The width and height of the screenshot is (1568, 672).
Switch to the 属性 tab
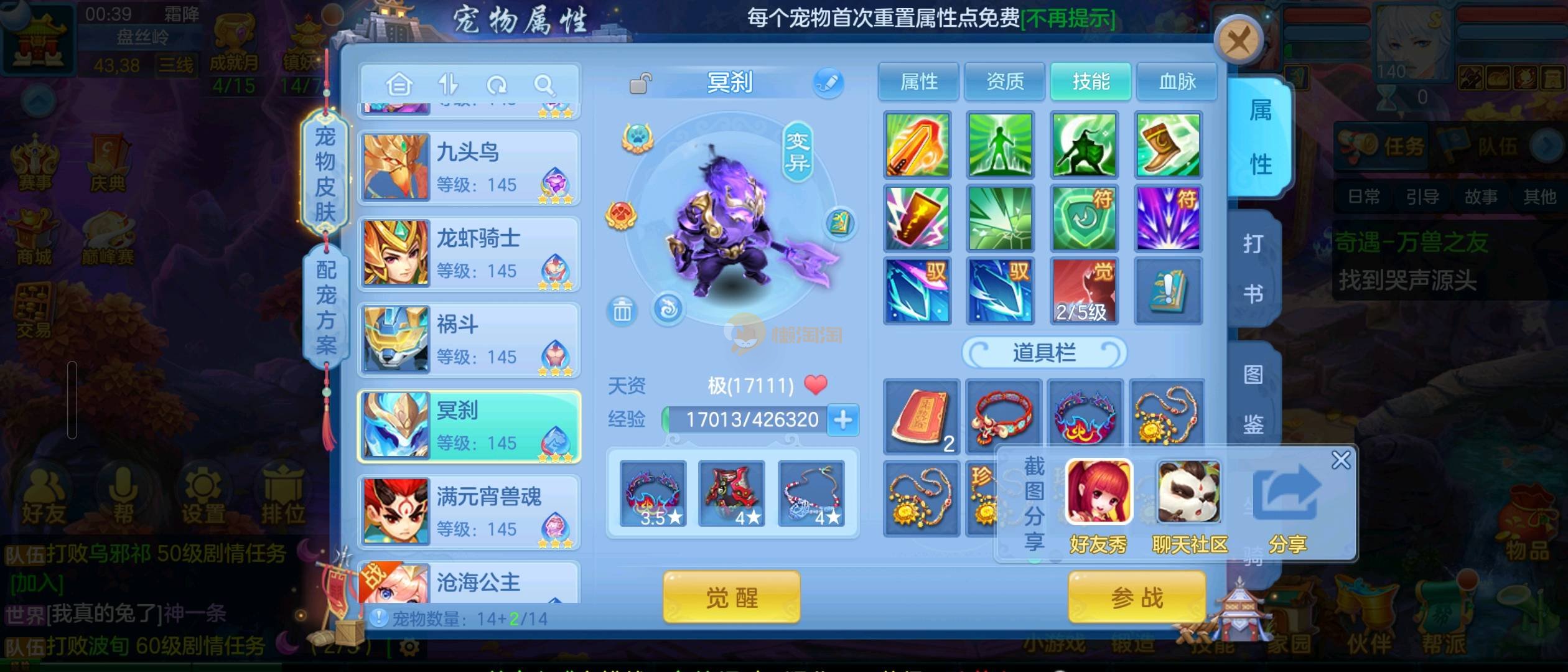[918, 82]
